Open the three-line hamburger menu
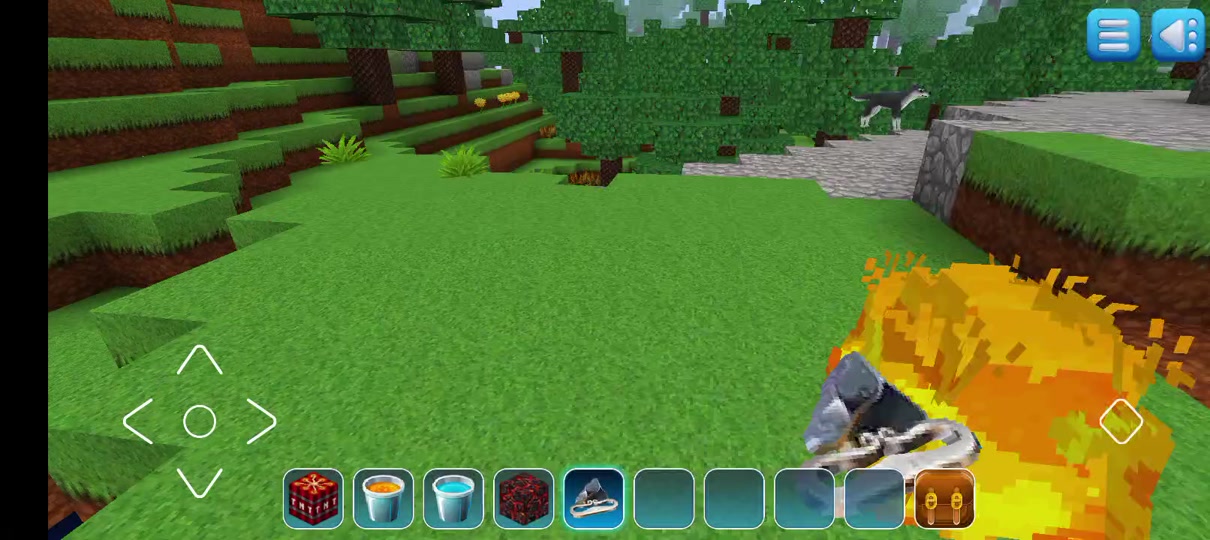Screen dimensions: 1210x540 (1113, 36)
